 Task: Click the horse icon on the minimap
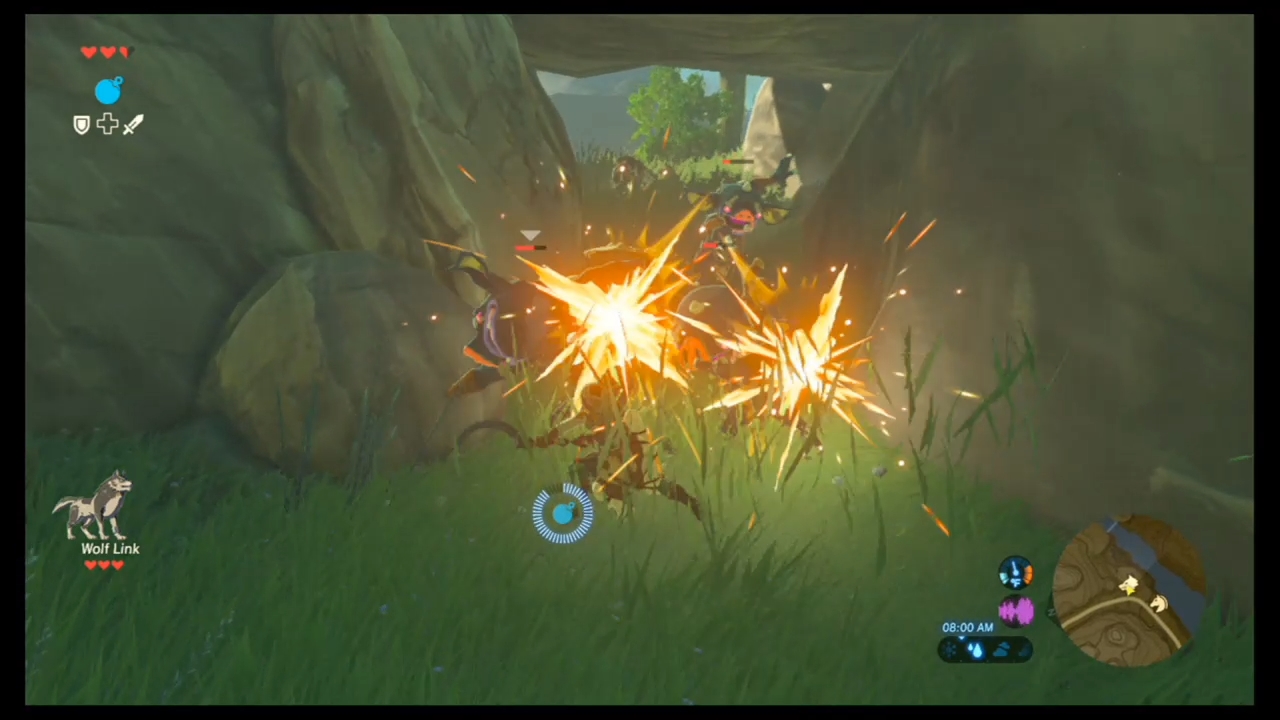[x=1158, y=604]
